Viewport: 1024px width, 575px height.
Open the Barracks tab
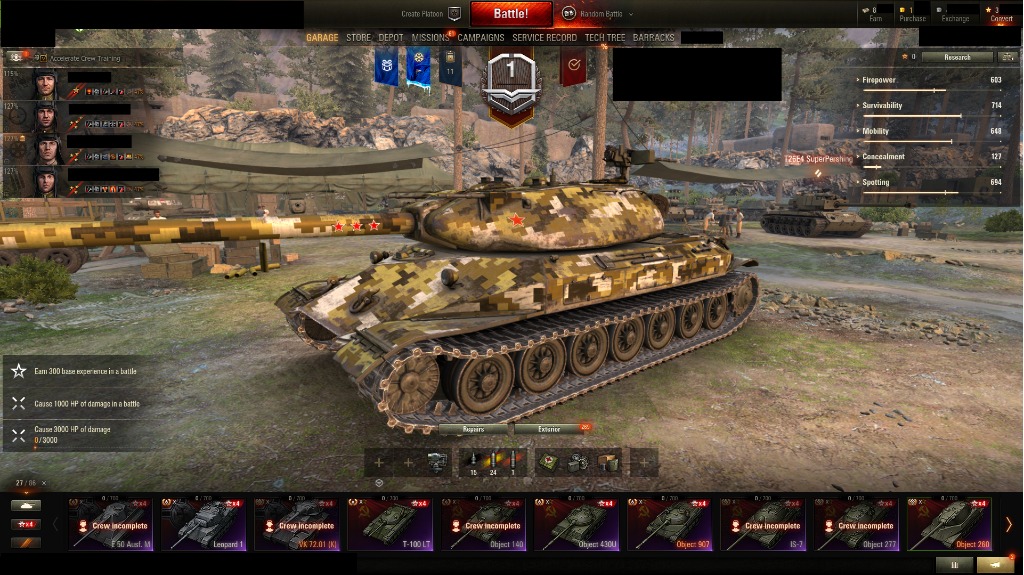coord(654,38)
